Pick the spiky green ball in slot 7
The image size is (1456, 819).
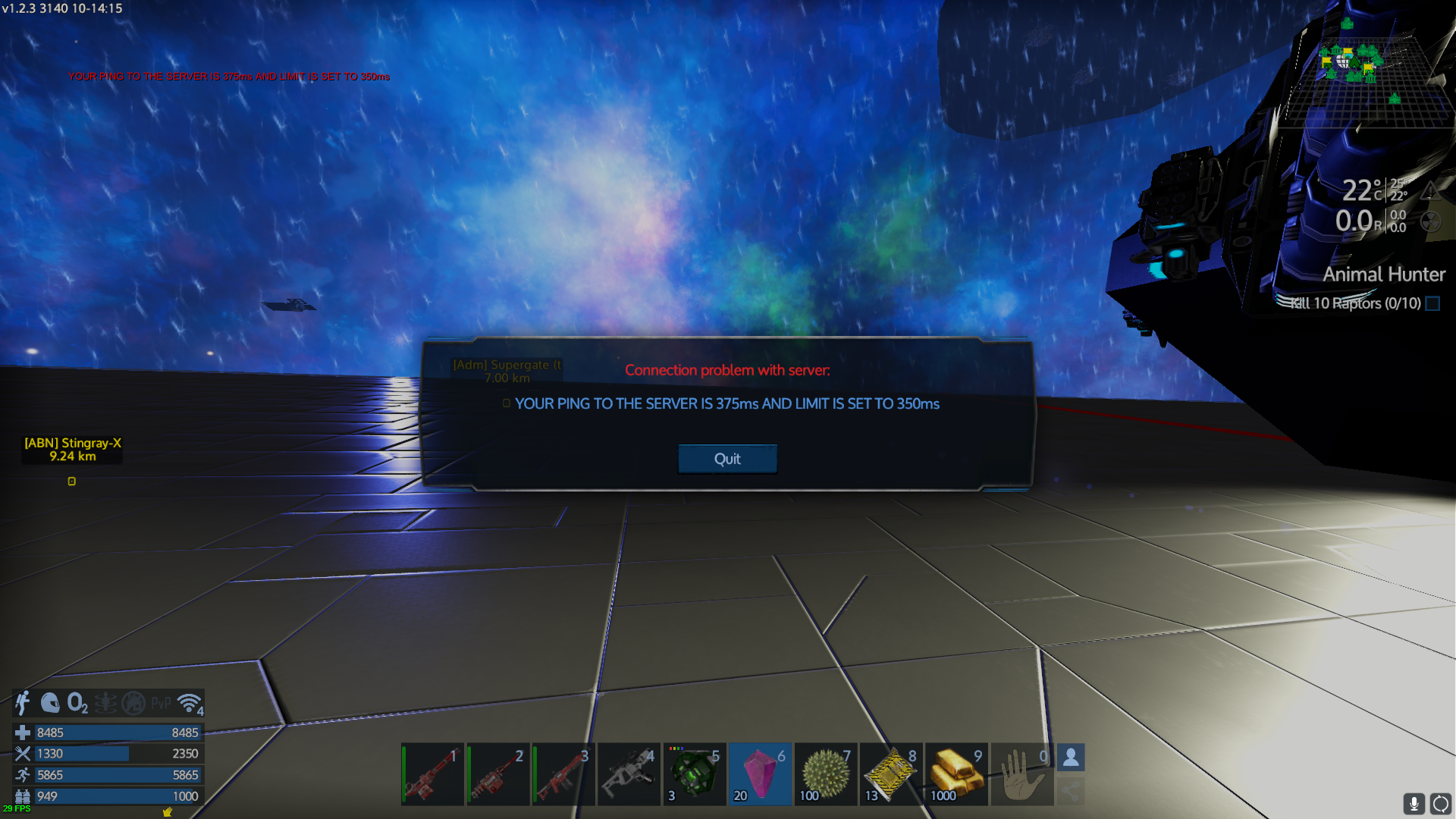tap(825, 774)
